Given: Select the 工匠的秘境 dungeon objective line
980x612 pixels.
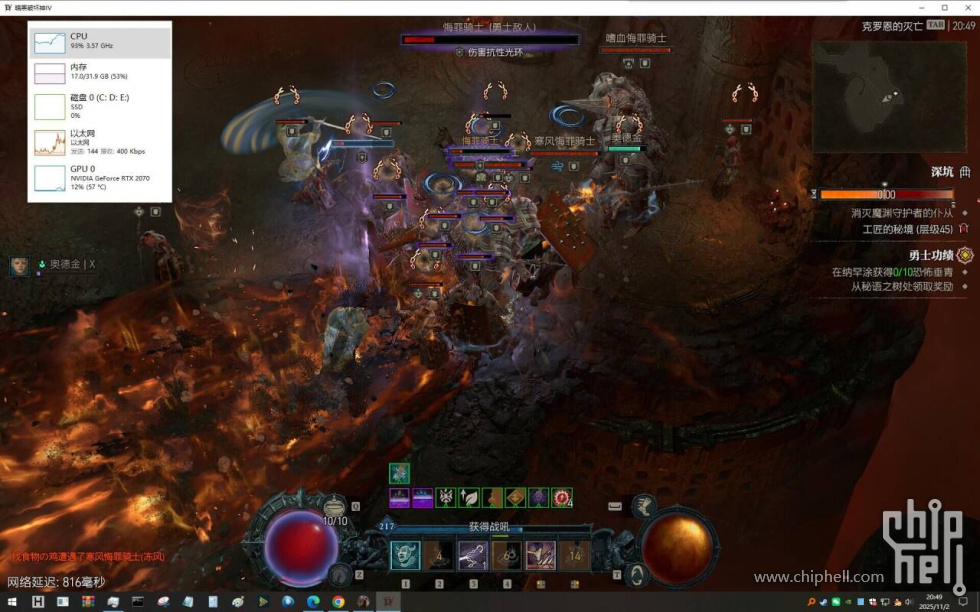Looking at the screenshot, I should click(896, 229).
